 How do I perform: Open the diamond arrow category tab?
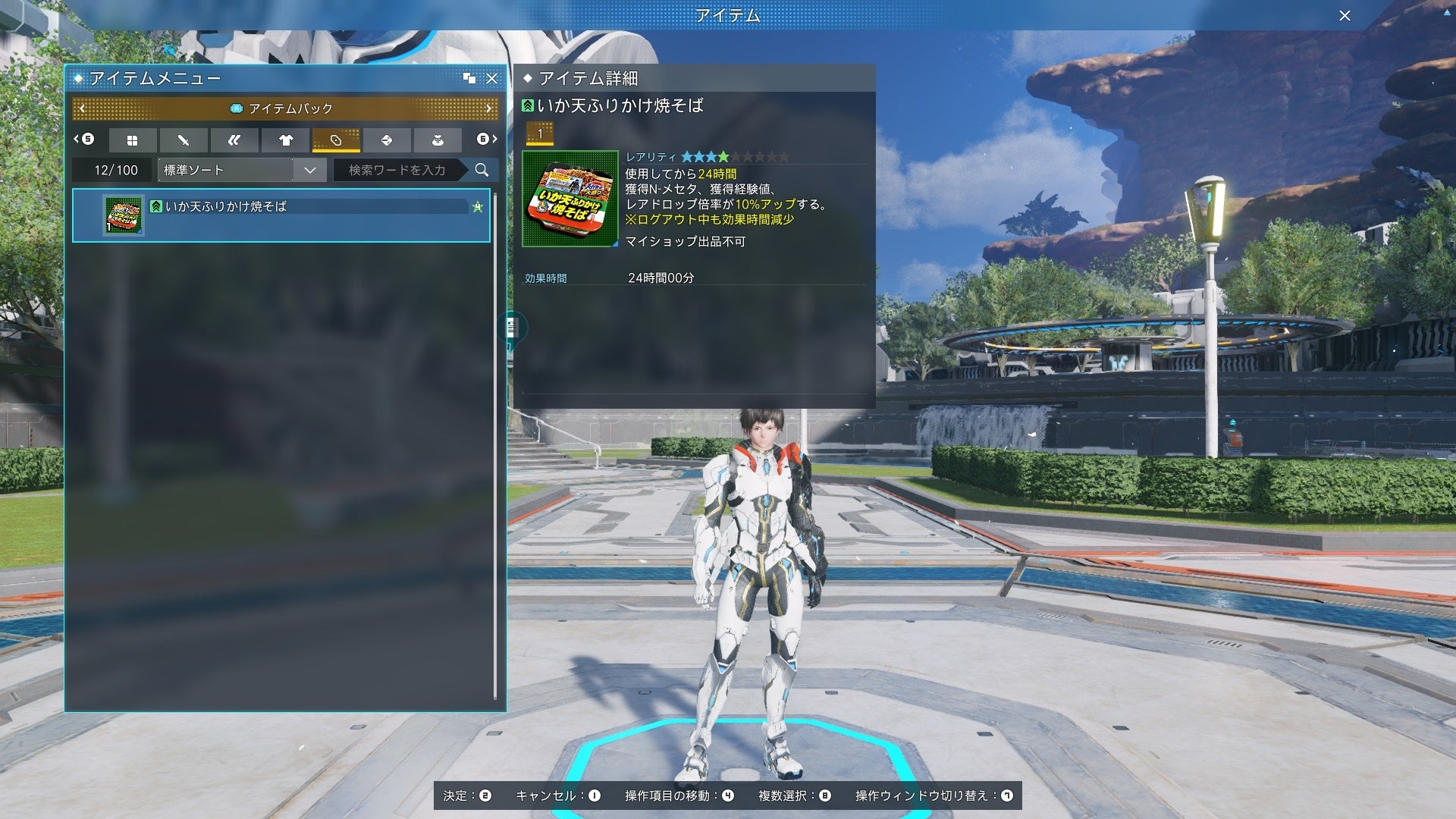(387, 140)
